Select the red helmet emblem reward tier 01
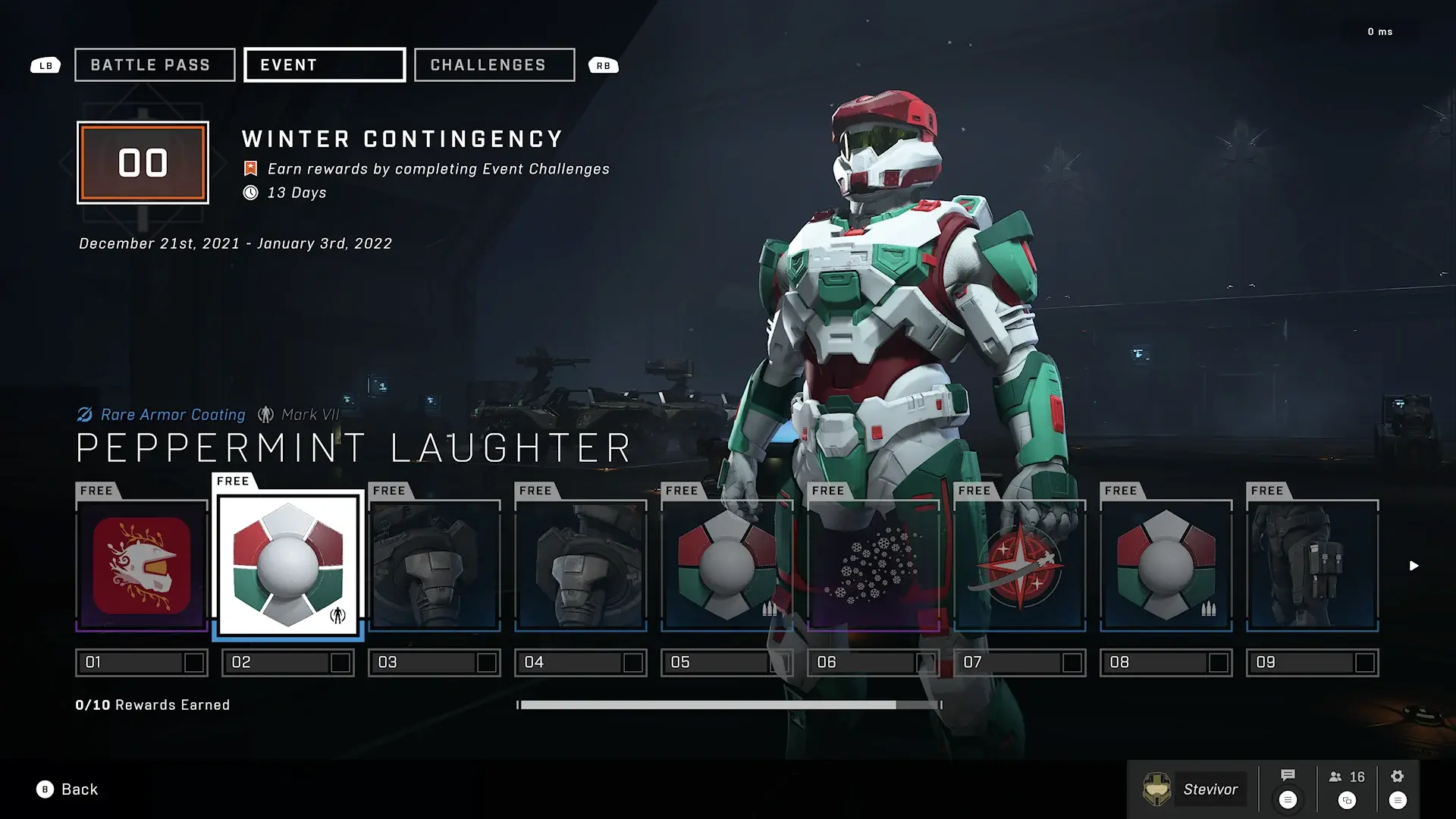The image size is (1456, 819). pyautogui.click(x=142, y=566)
